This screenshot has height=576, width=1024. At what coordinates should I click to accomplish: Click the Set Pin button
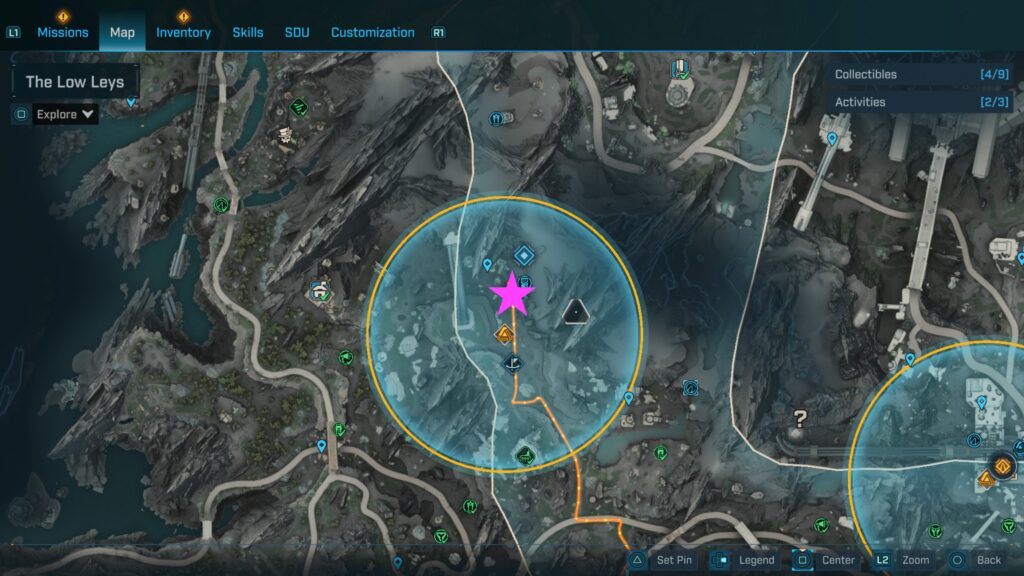pos(661,560)
